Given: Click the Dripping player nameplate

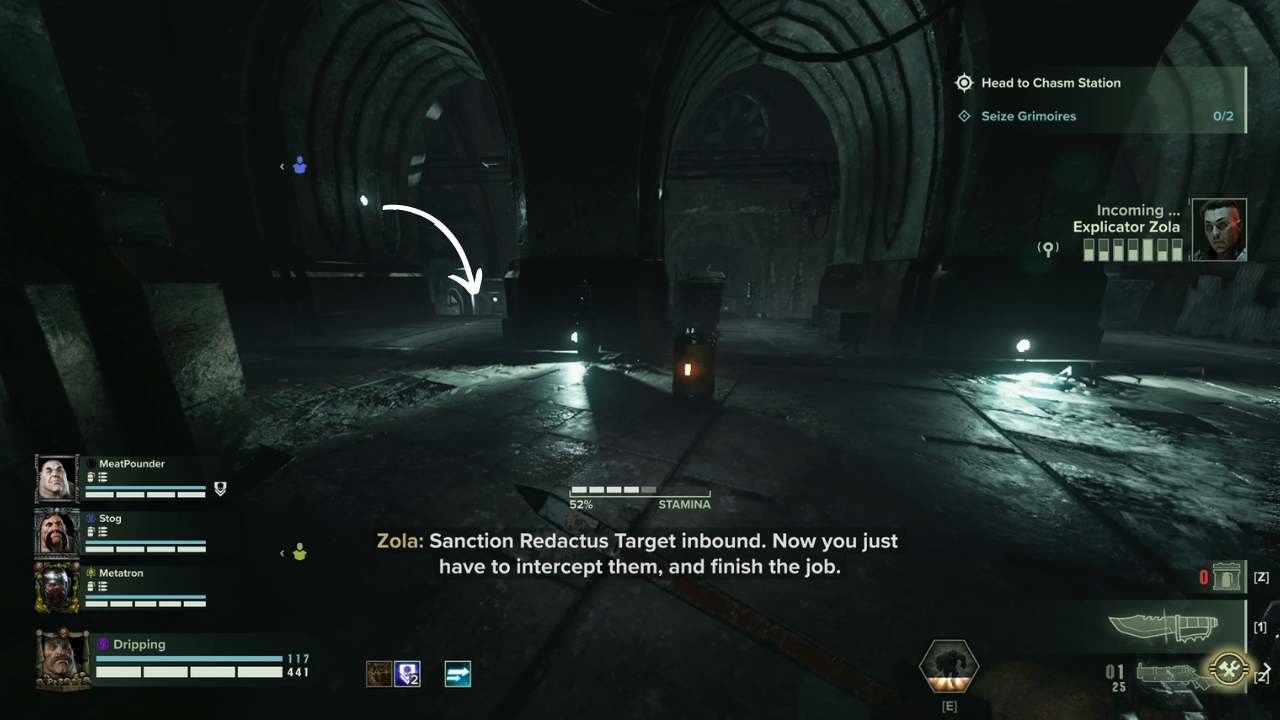Looking at the screenshot, I should 140,644.
